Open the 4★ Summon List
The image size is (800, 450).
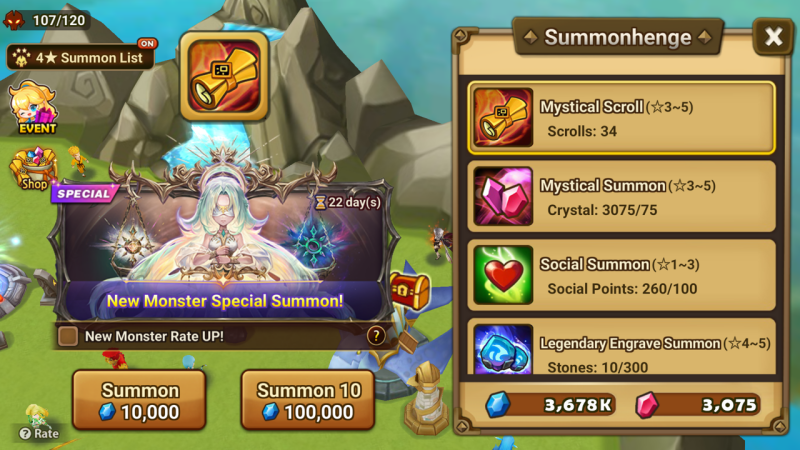coord(82,57)
